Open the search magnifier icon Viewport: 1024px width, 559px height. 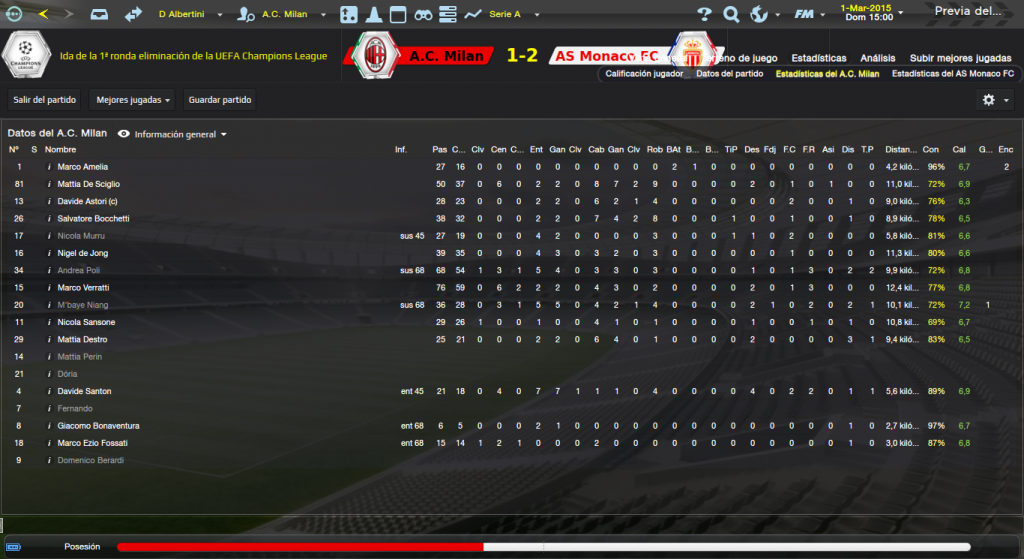click(x=731, y=14)
